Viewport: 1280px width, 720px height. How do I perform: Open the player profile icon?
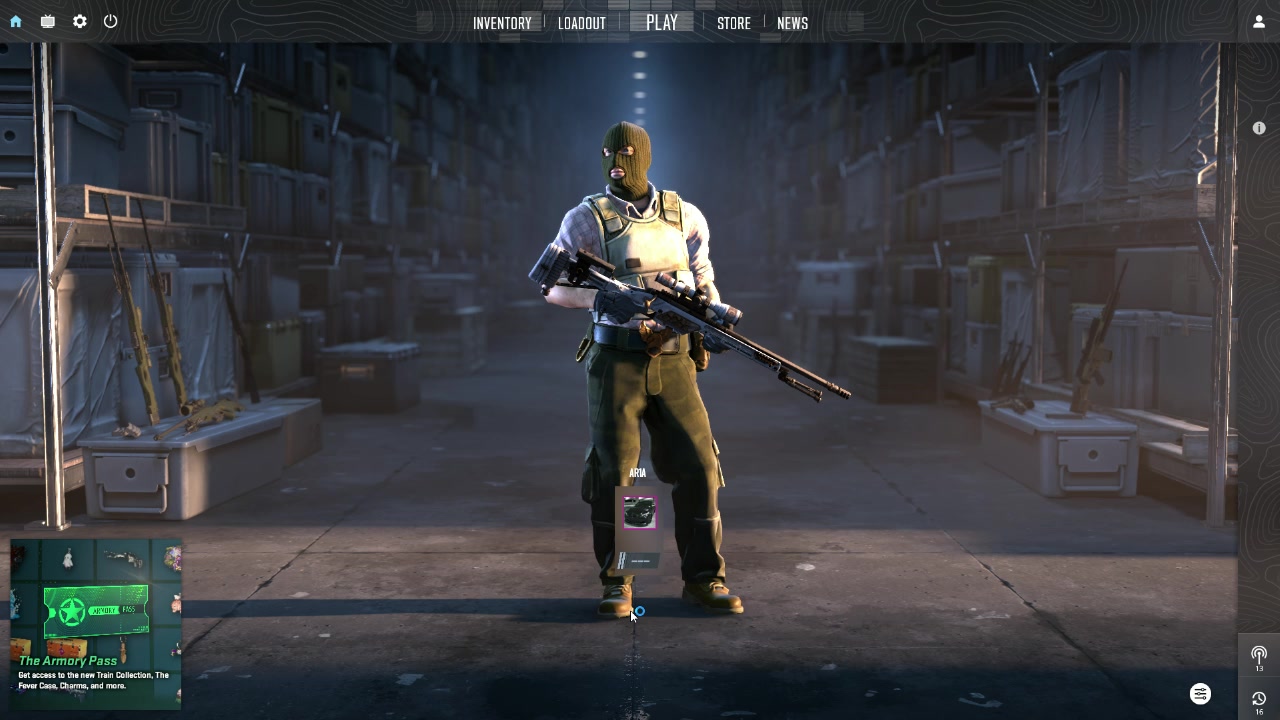click(1259, 21)
